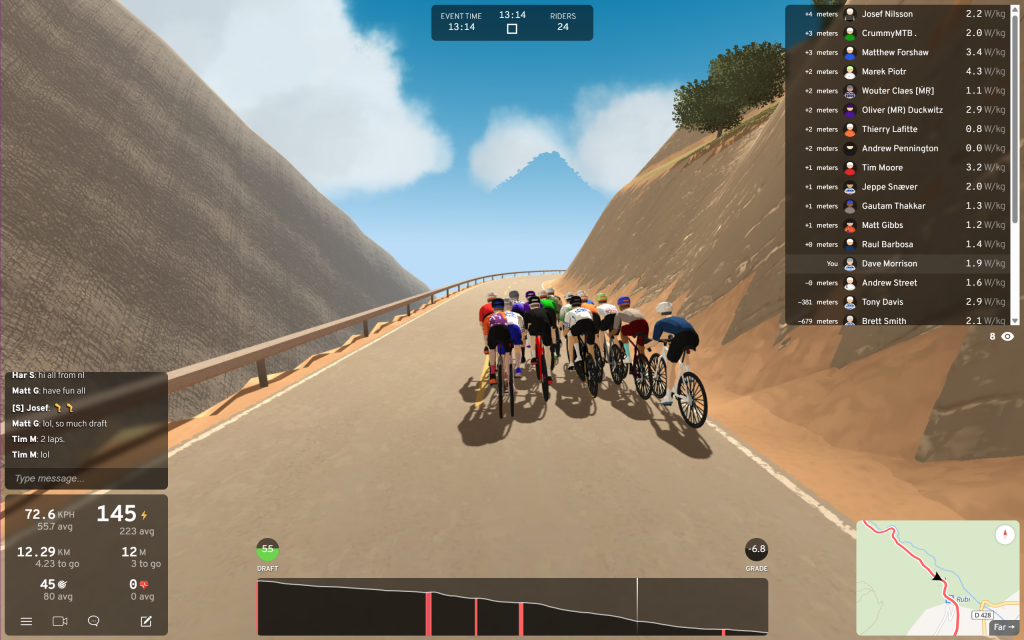Toggle the chat speech bubble icon

pyautogui.click(x=94, y=621)
